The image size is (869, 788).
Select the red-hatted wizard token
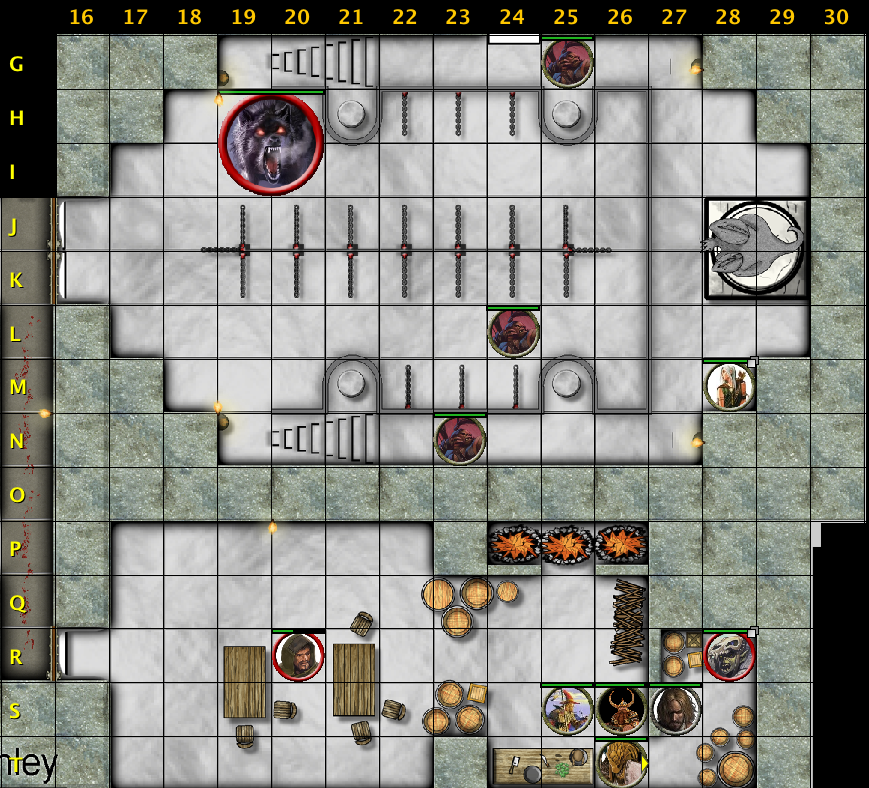pos(567,711)
